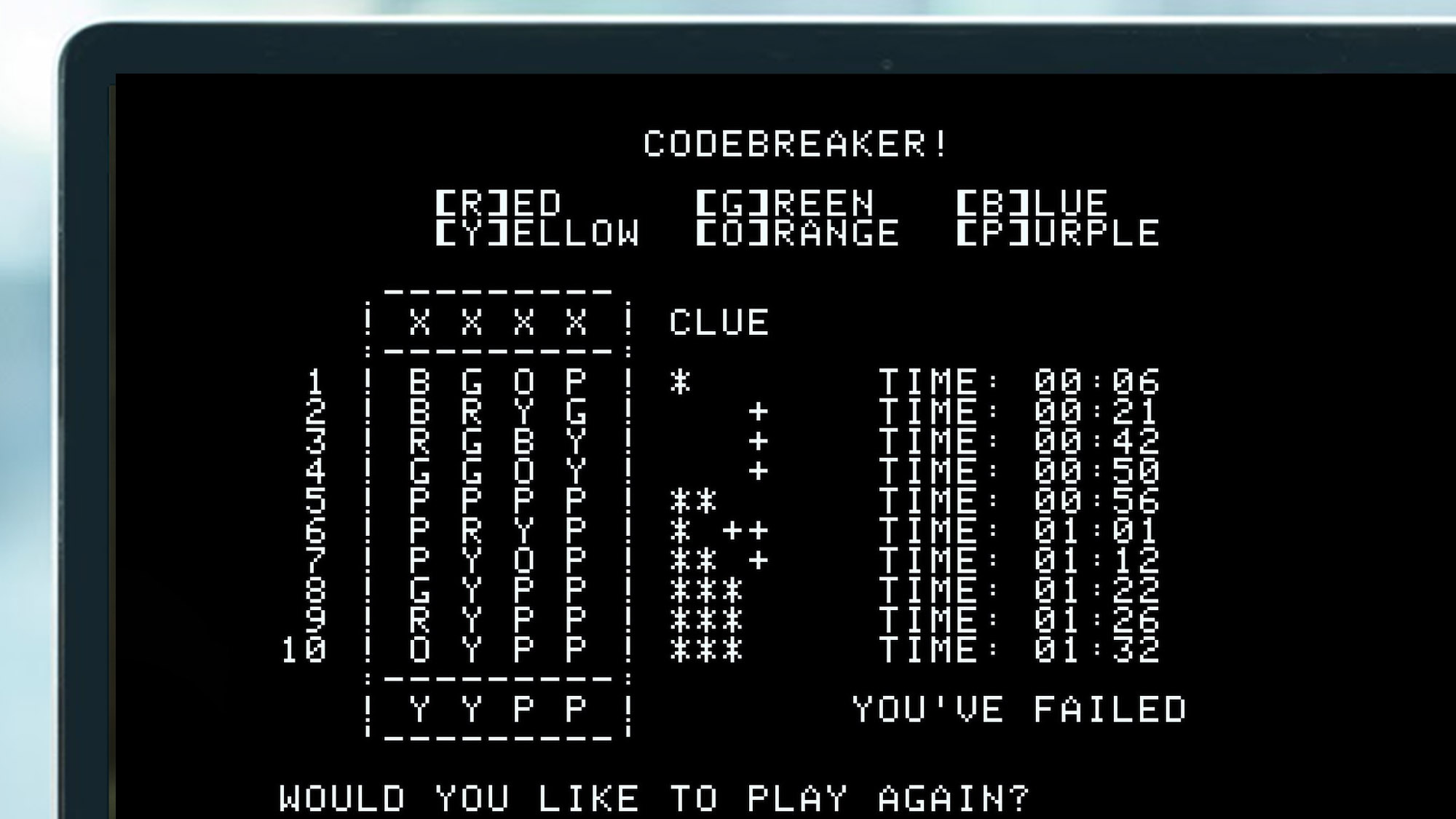Click the CODEBREAKER! title

click(797, 141)
